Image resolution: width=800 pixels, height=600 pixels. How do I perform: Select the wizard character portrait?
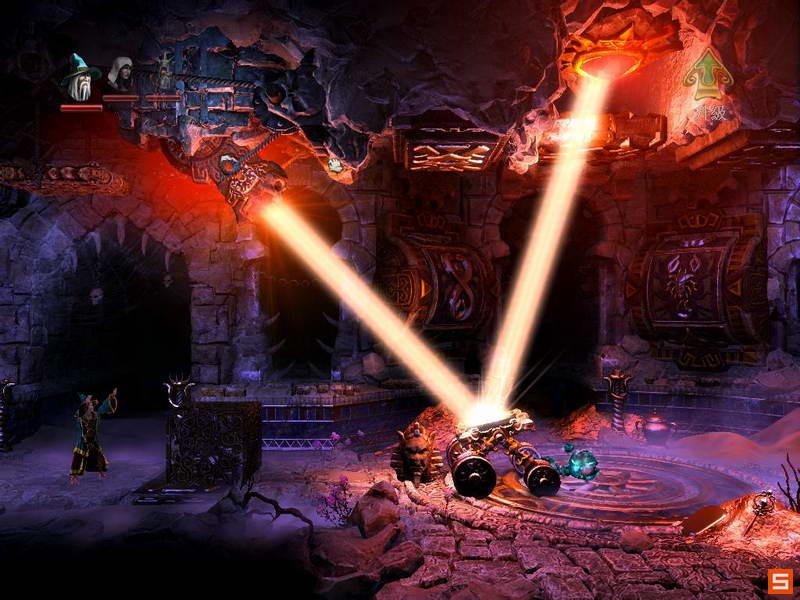(x=80, y=77)
